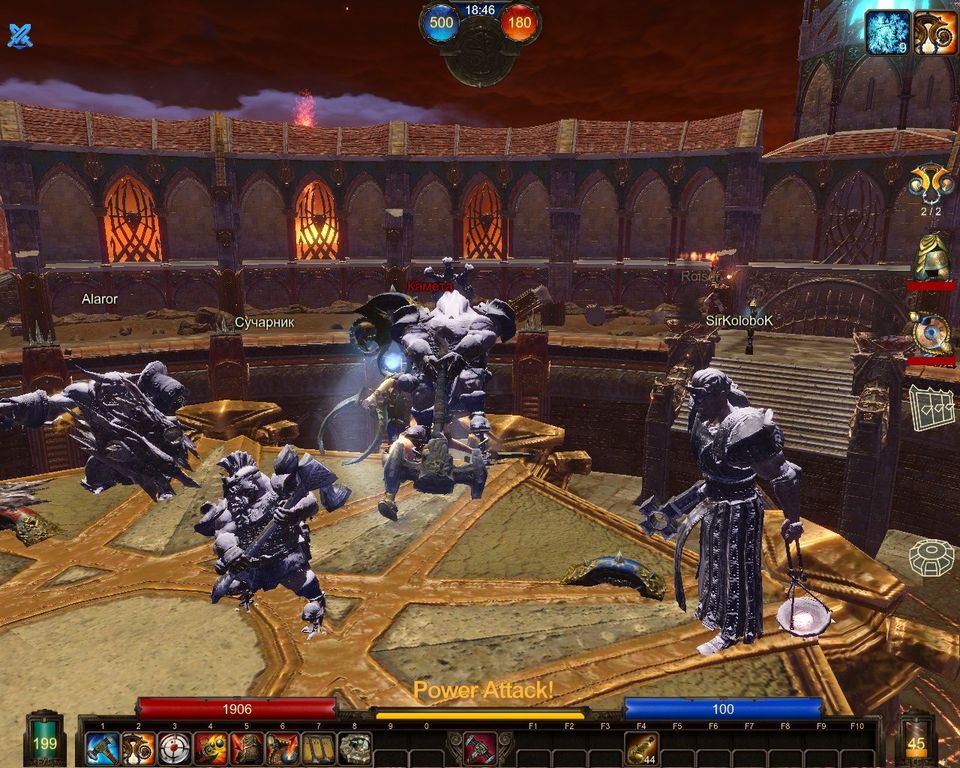Activate the hammer ability in slot 1
This screenshot has width=960, height=768.
[103, 748]
